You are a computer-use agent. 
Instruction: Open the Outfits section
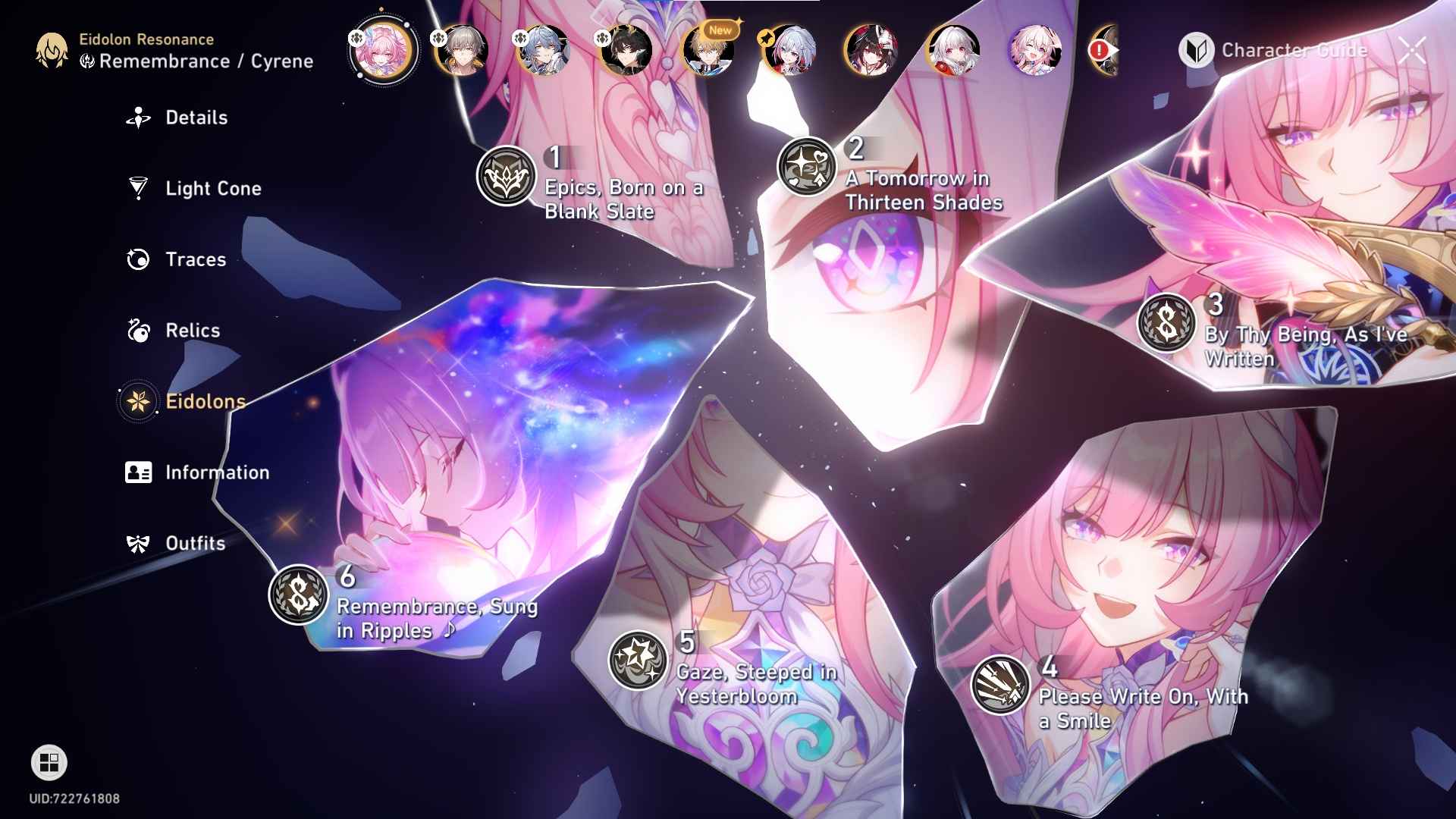point(195,543)
